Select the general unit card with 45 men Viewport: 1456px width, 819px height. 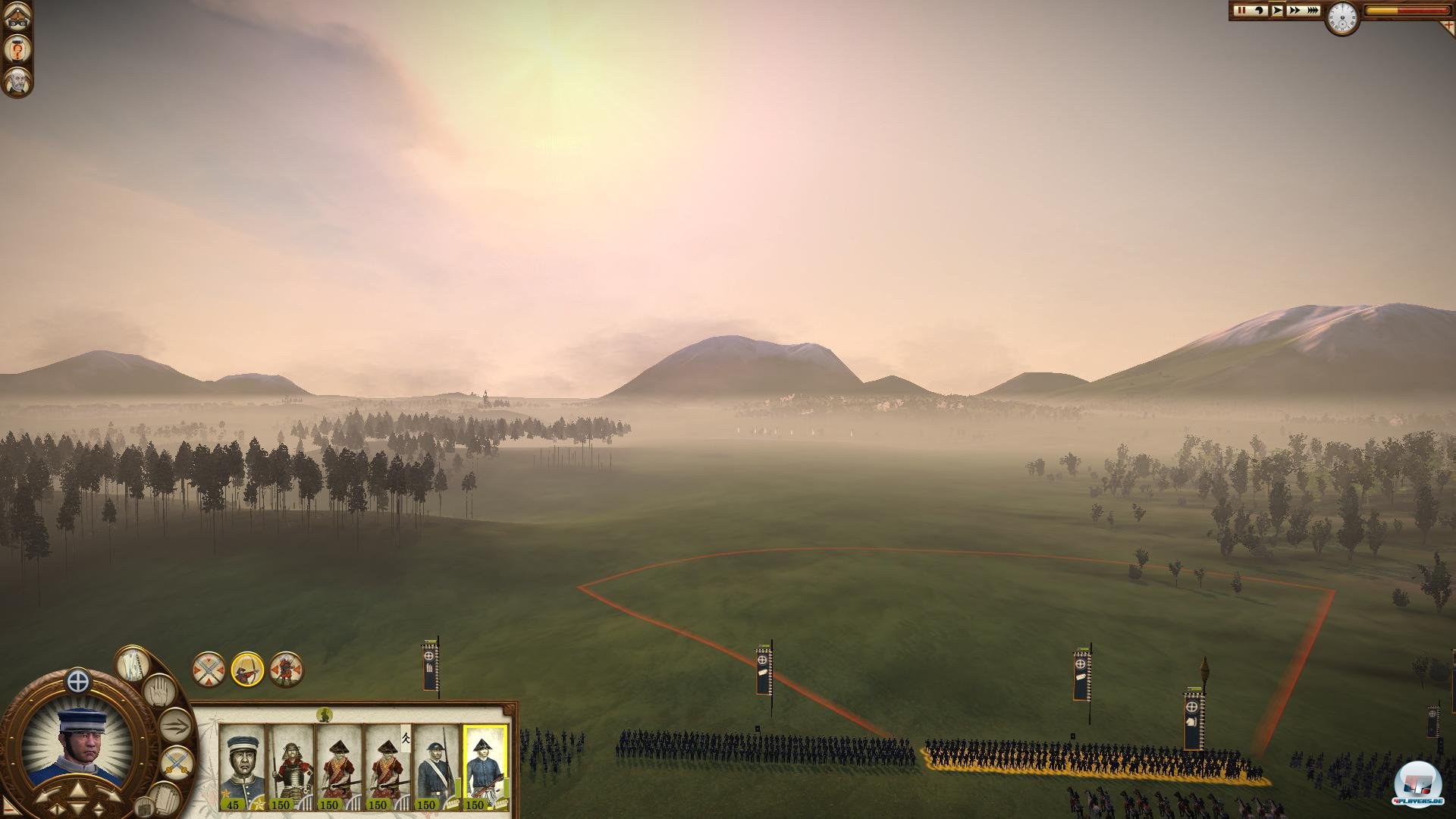click(242, 767)
